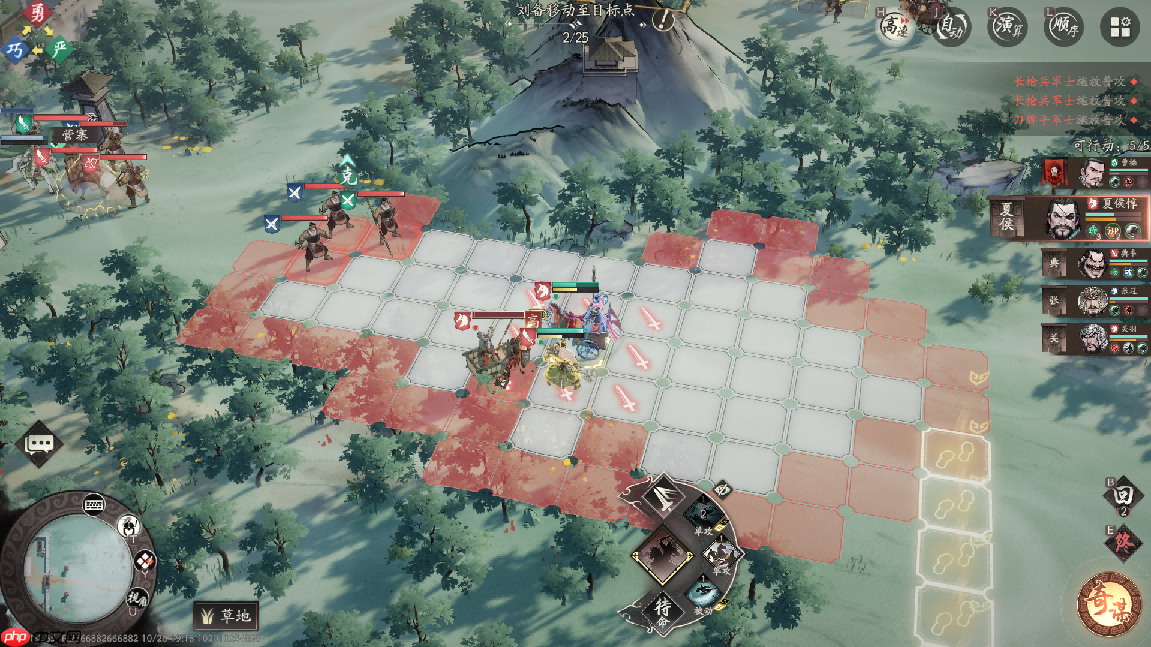Open the 演算 simulation button

coord(1008,28)
